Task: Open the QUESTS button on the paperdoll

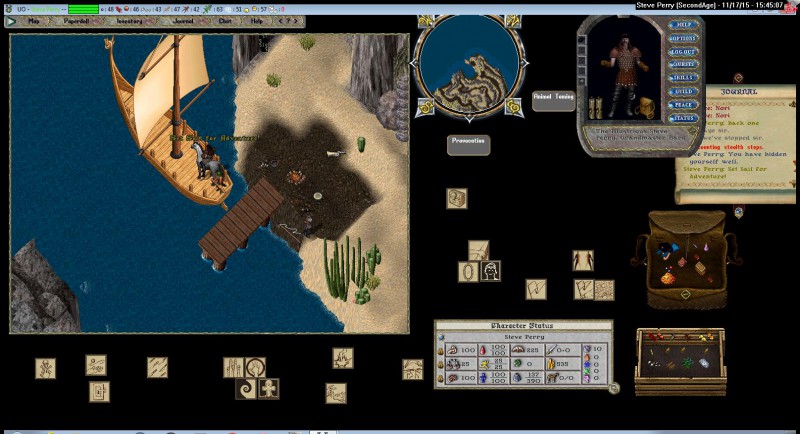Action: 683,65
